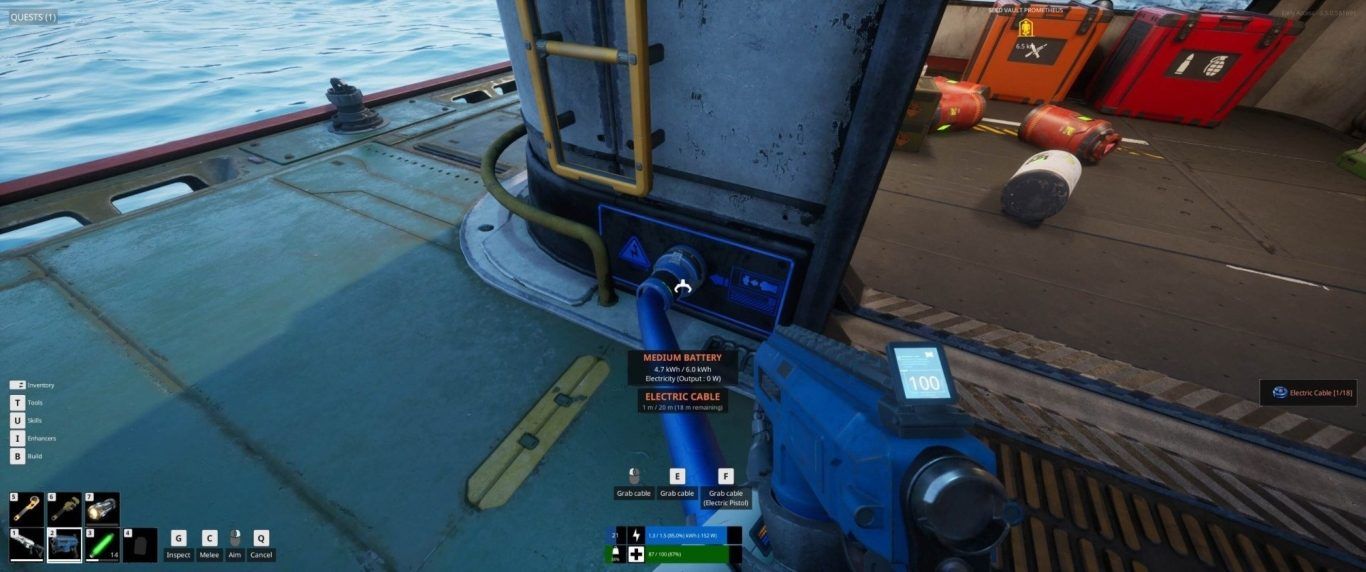Viewport: 1366px width, 572px height.
Task: Open the Quests tracker
Action: tap(34, 17)
